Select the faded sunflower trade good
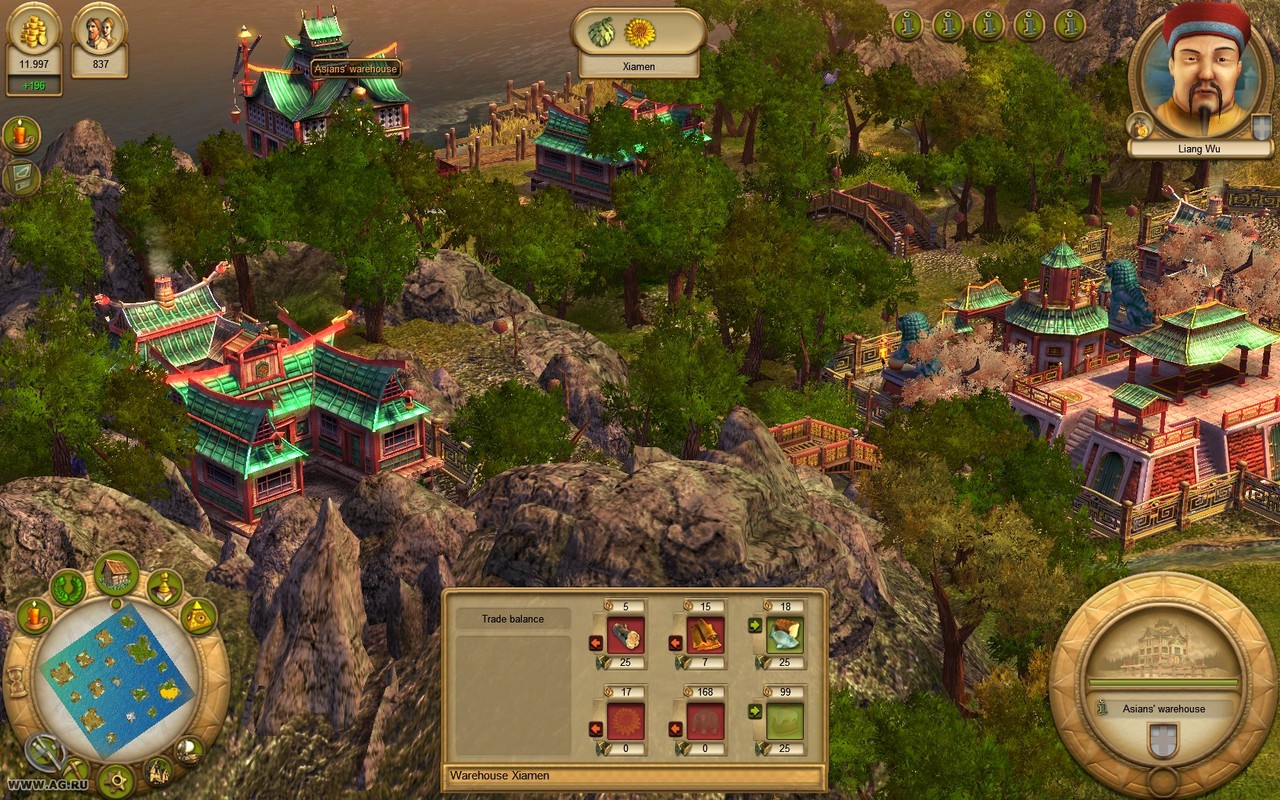This screenshot has height=800, width=1280. [626, 720]
